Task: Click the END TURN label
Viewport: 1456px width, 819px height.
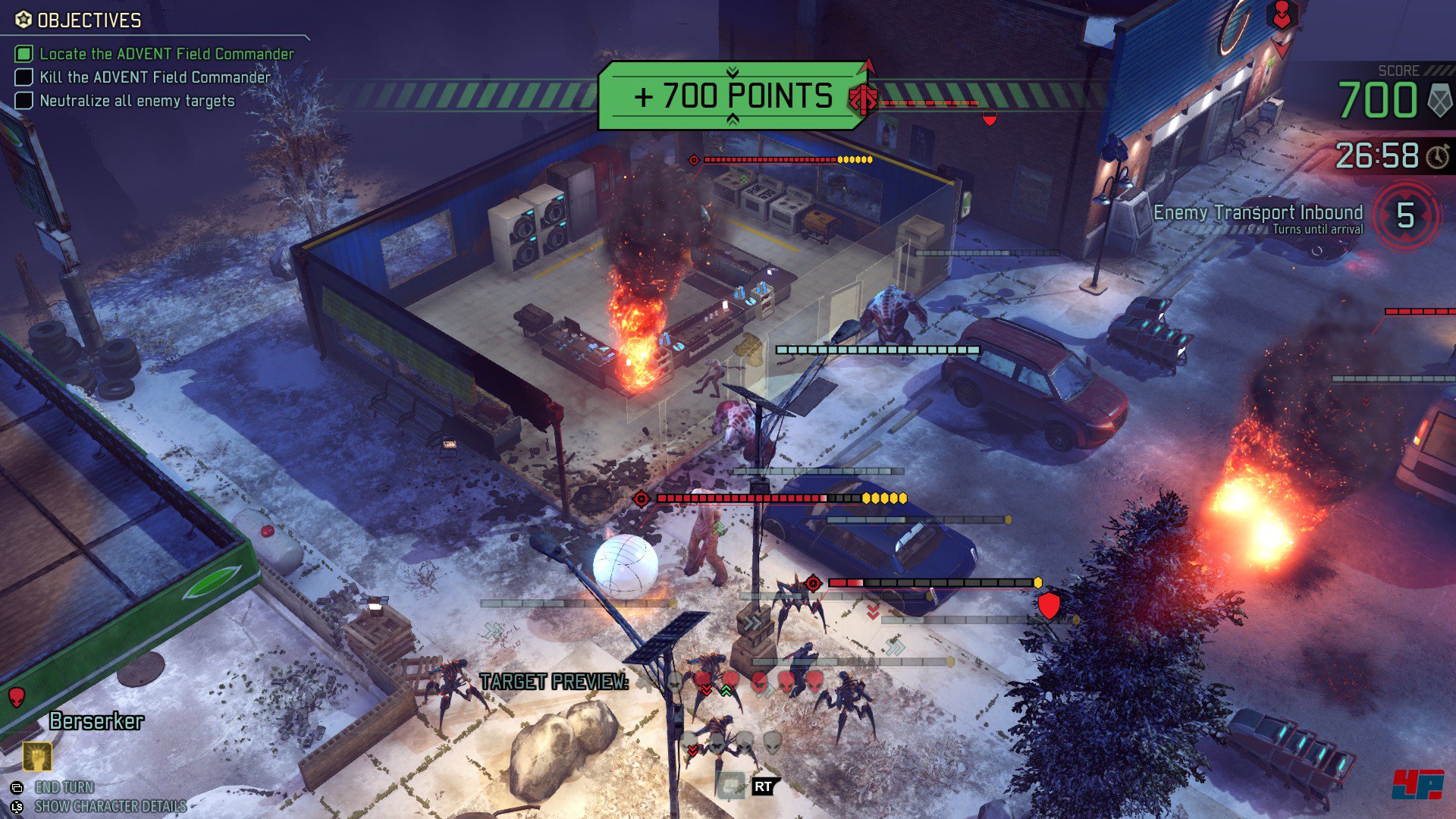Action: [64, 787]
